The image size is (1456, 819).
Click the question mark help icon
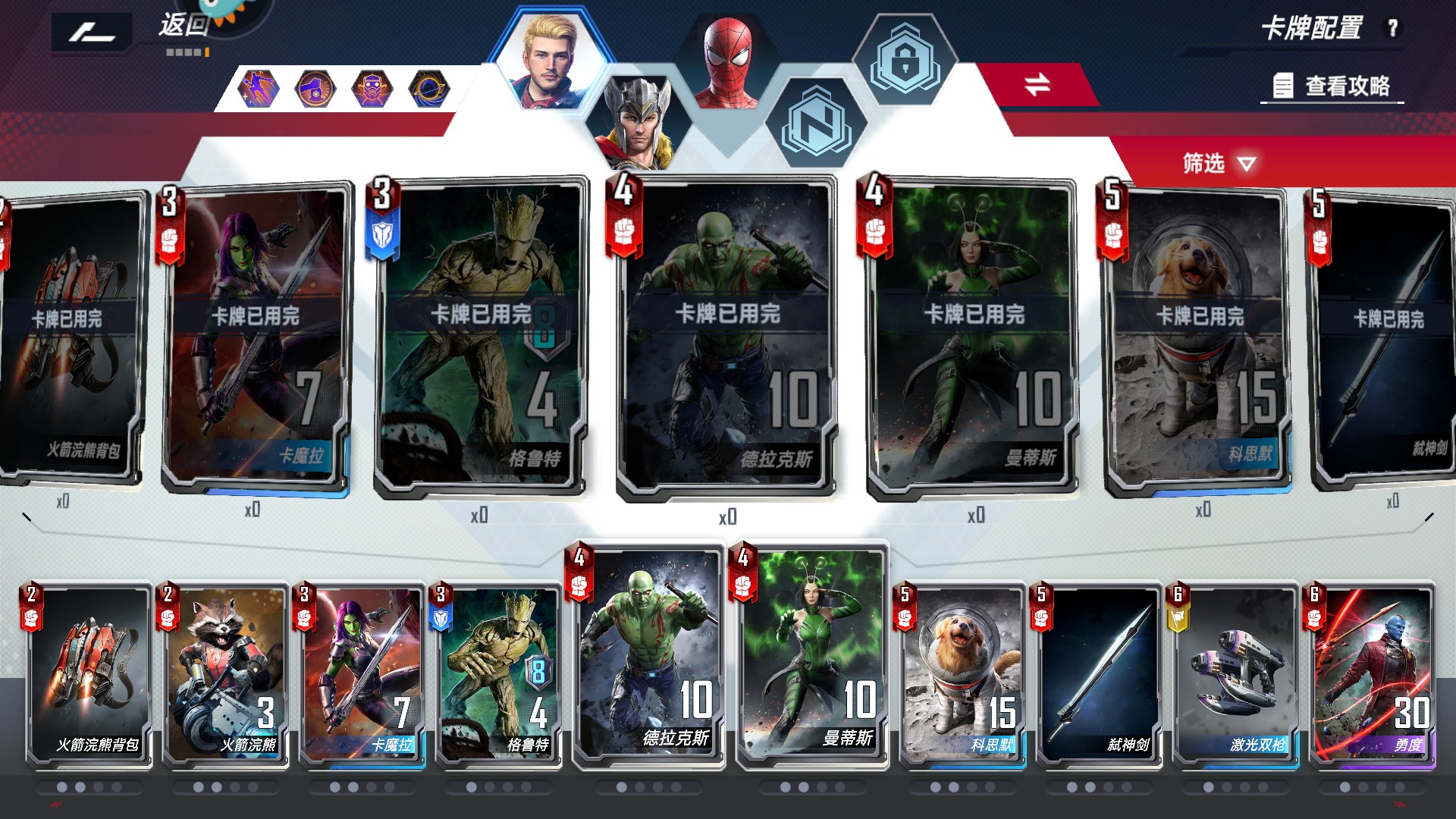click(1392, 28)
